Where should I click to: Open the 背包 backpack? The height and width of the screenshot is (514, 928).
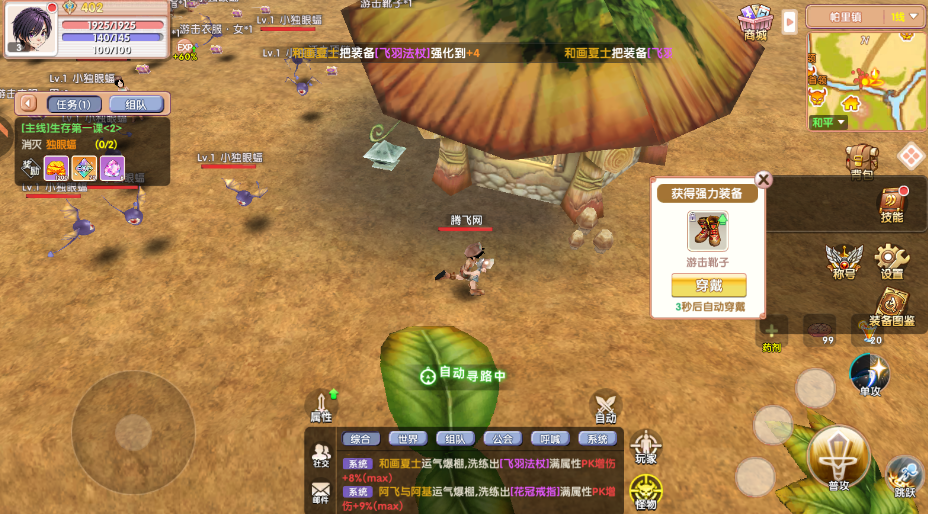point(861,159)
